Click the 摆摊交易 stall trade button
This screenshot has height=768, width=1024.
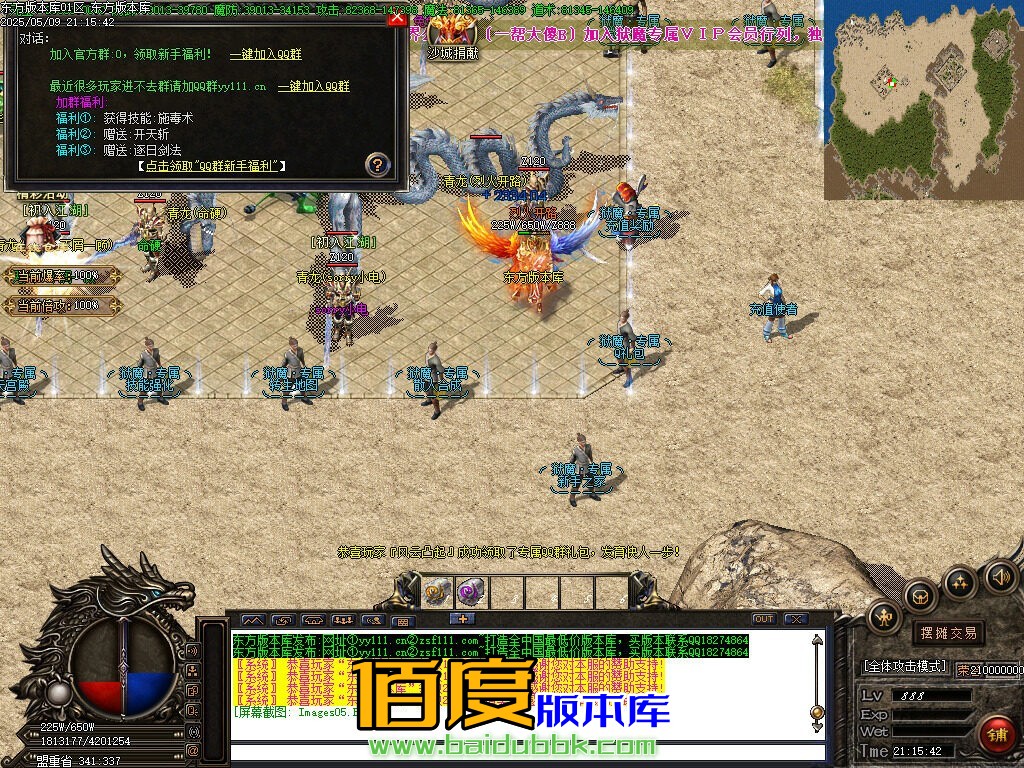946,633
